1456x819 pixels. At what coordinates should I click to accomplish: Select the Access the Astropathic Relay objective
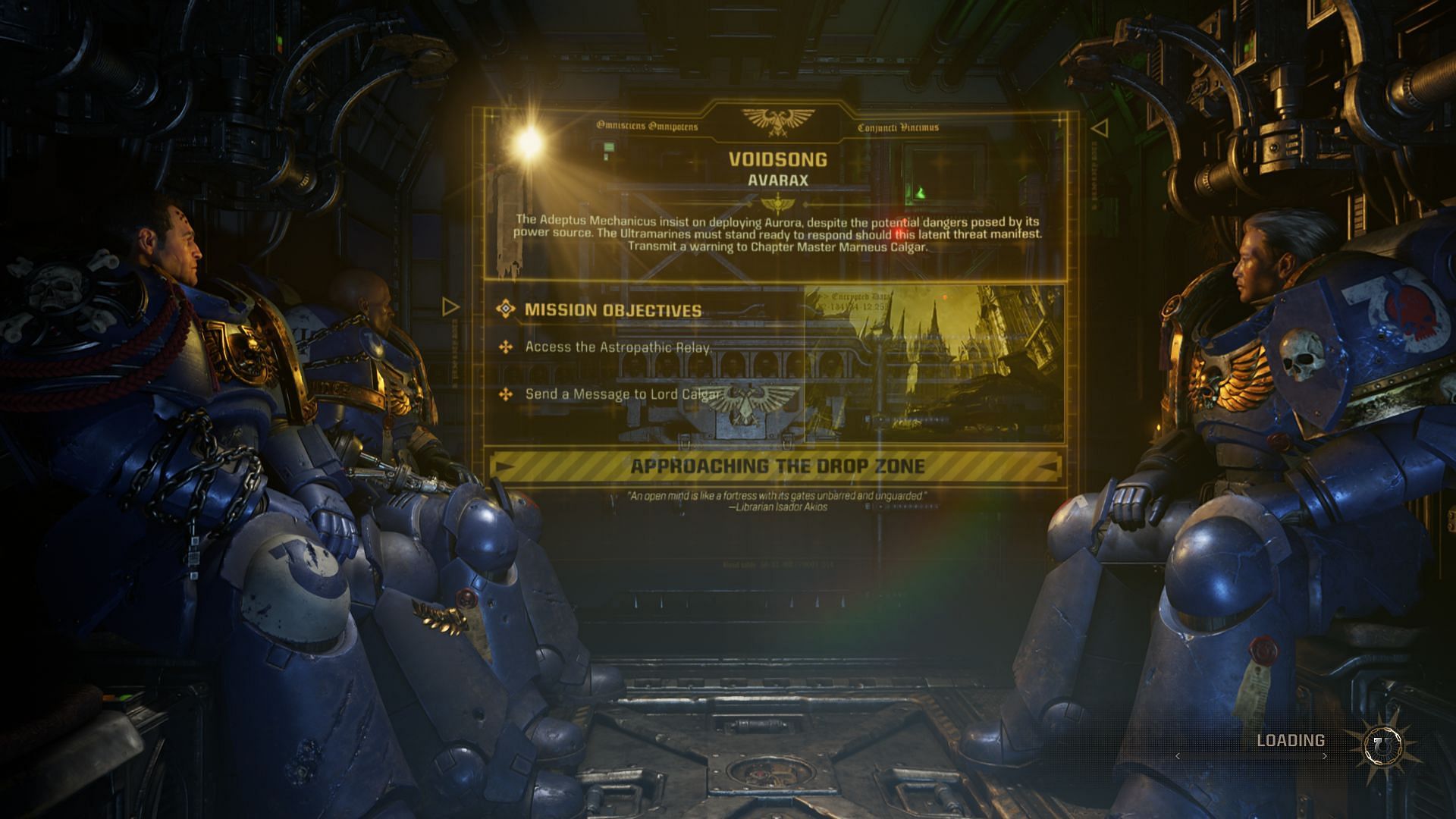[x=617, y=347]
